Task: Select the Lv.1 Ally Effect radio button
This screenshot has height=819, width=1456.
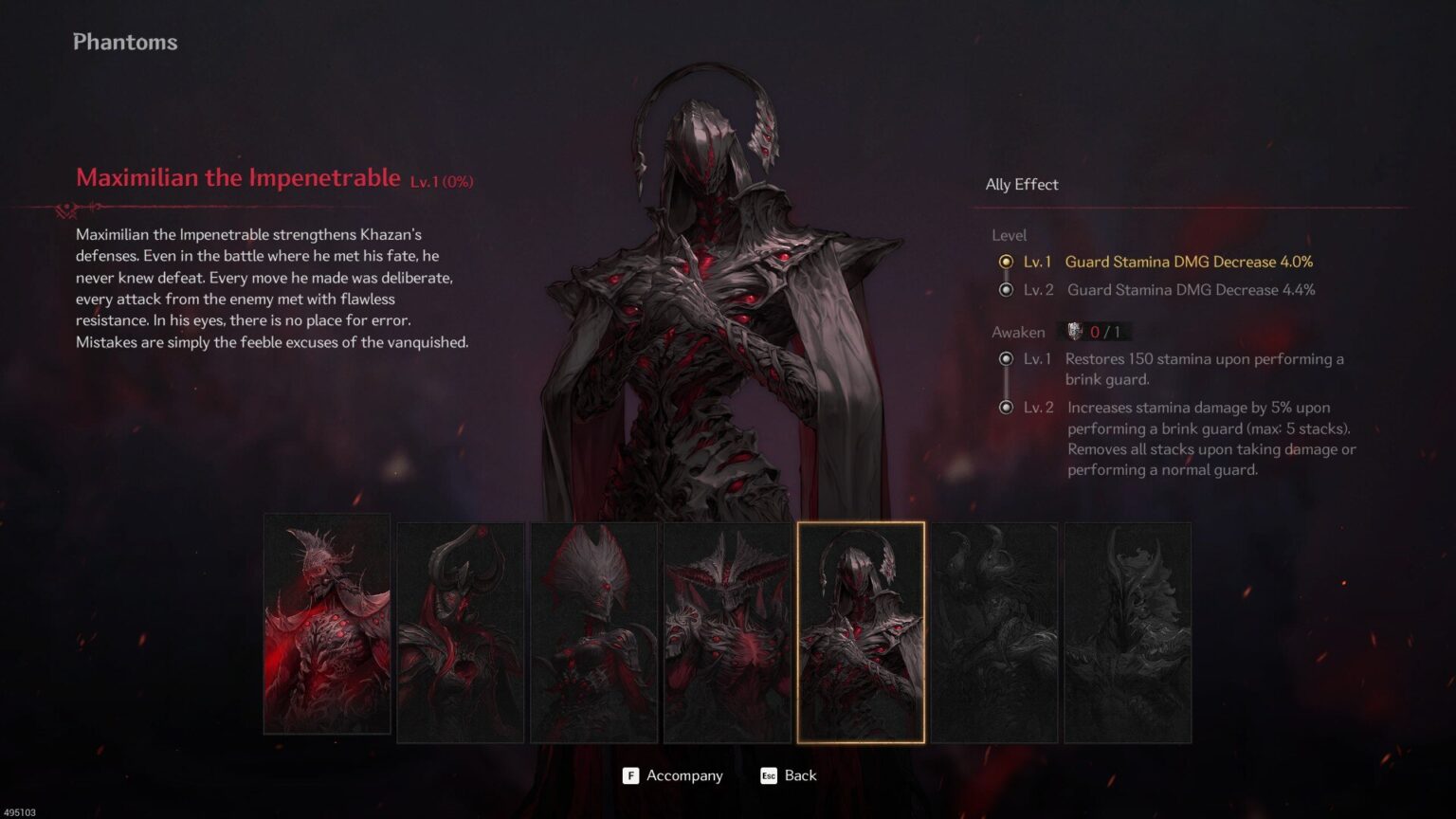Action: tap(1005, 262)
